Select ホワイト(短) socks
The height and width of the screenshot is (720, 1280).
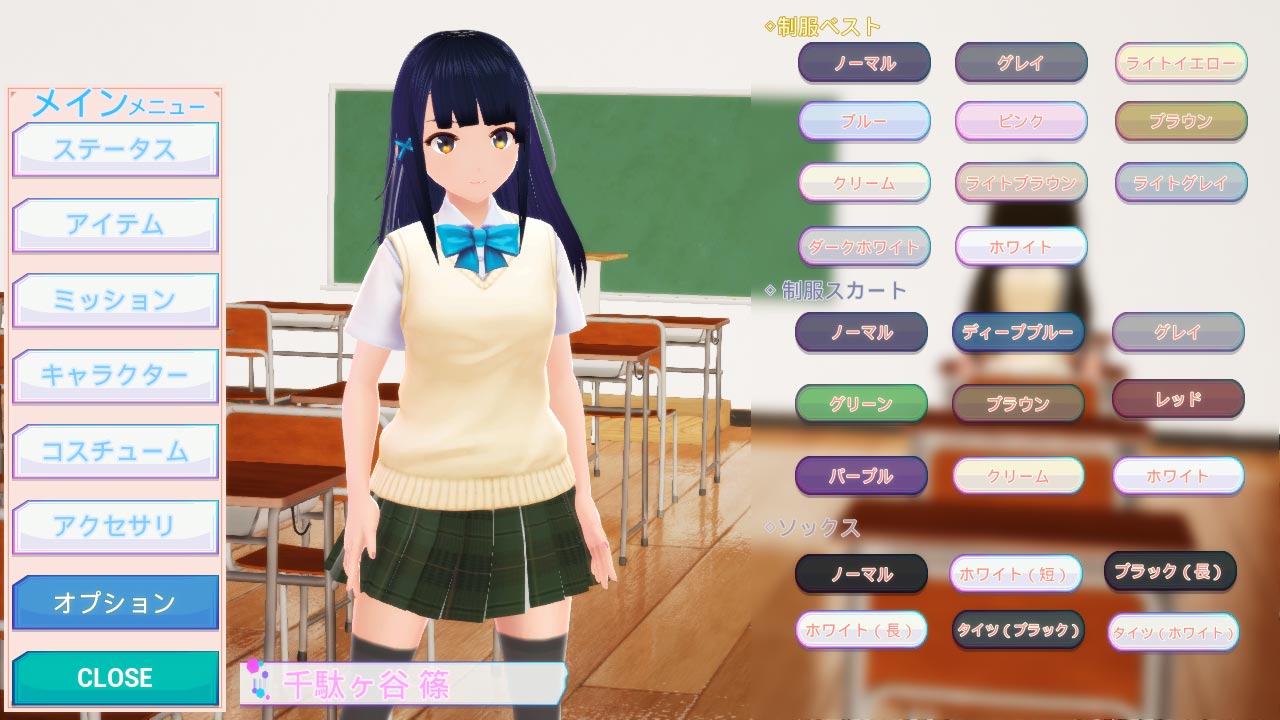tap(1015, 574)
